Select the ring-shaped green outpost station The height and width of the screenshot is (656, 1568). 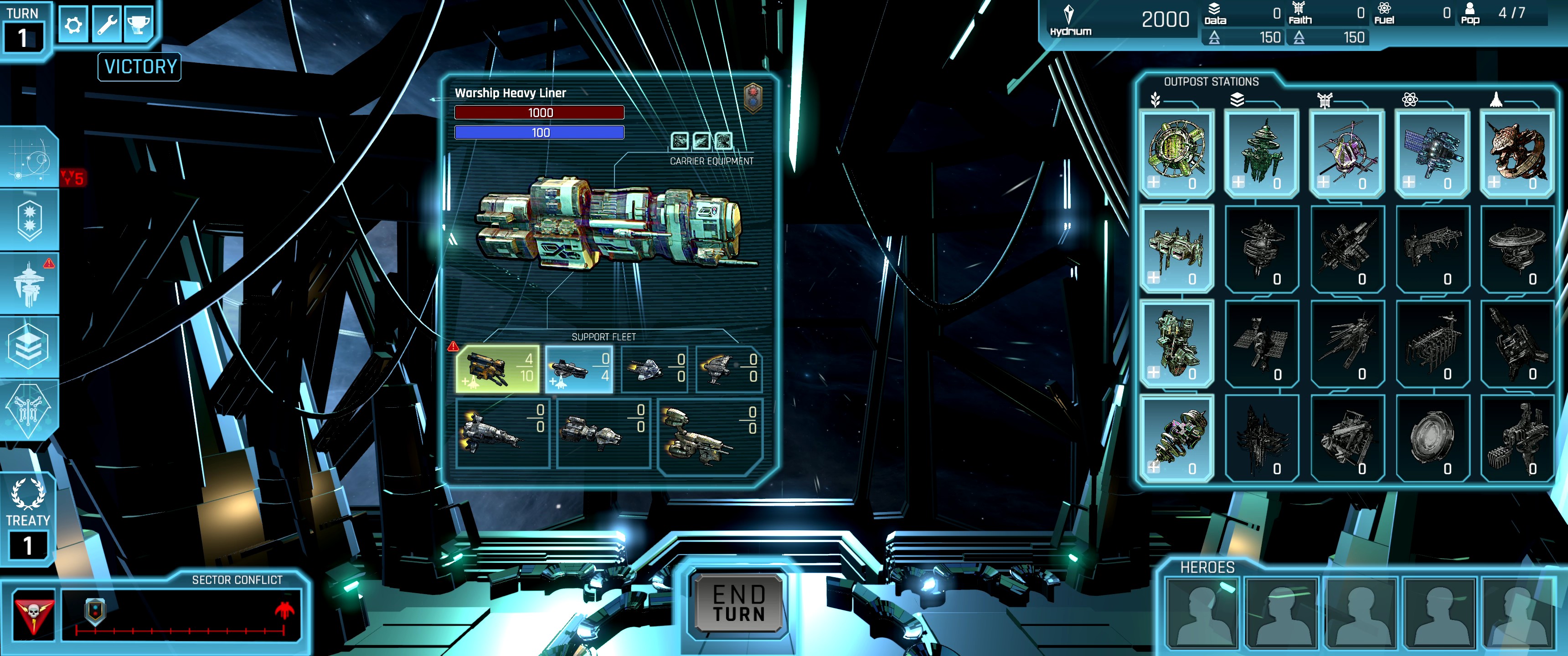point(1176,152)
